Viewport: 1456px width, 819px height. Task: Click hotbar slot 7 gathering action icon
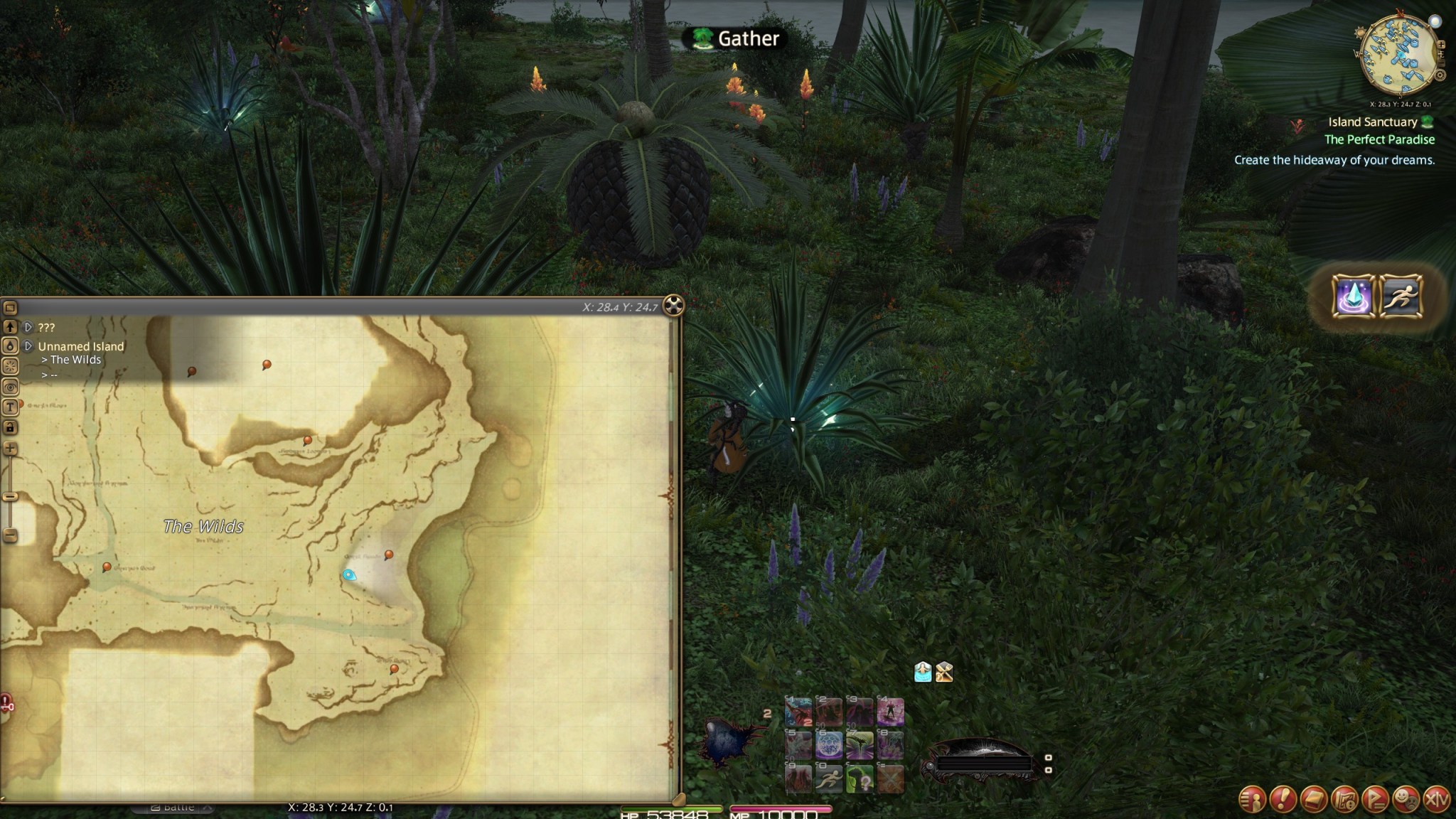pyautogui.click(x=860, y=746)
